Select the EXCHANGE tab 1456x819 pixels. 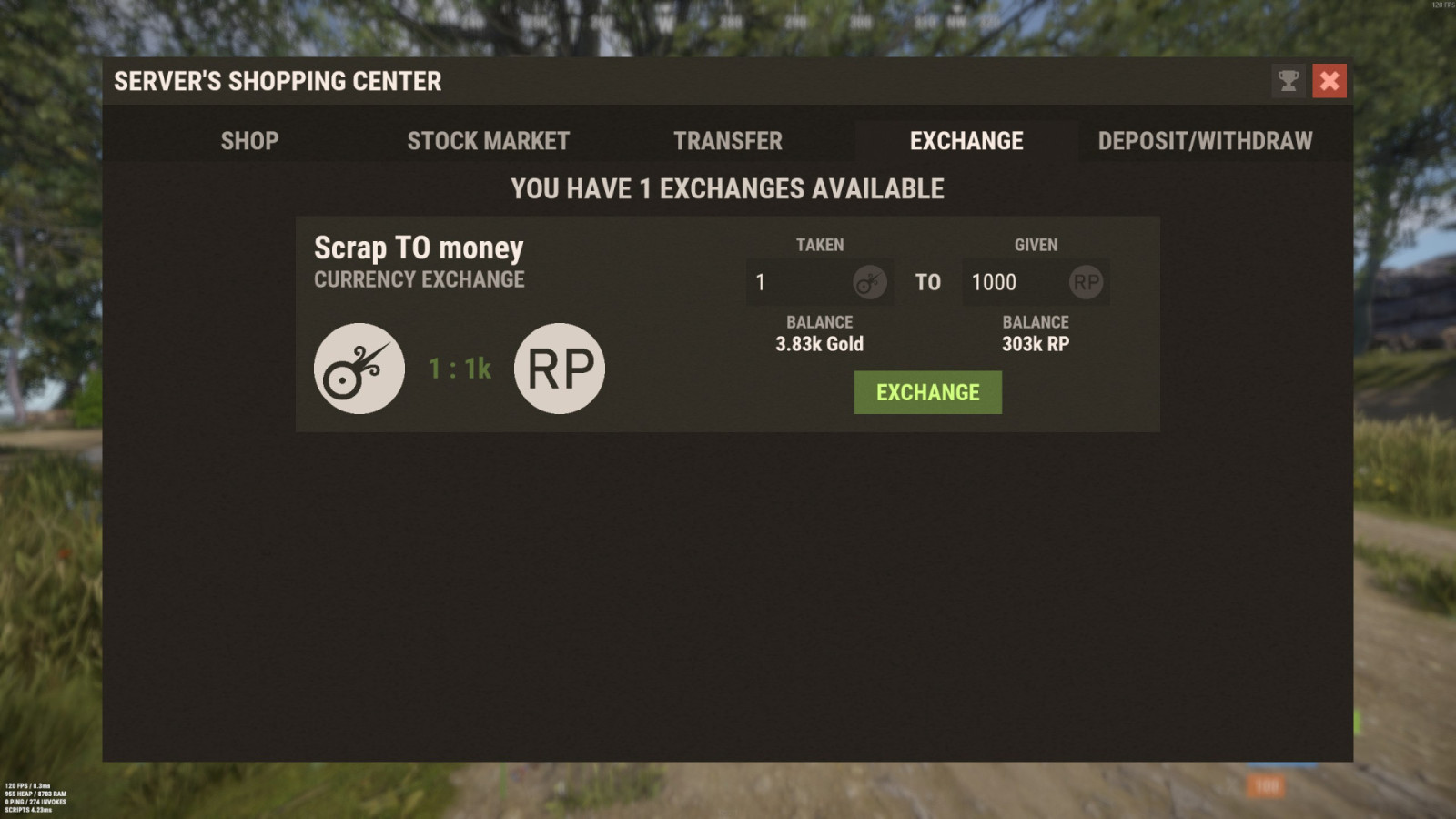point(965,141)
